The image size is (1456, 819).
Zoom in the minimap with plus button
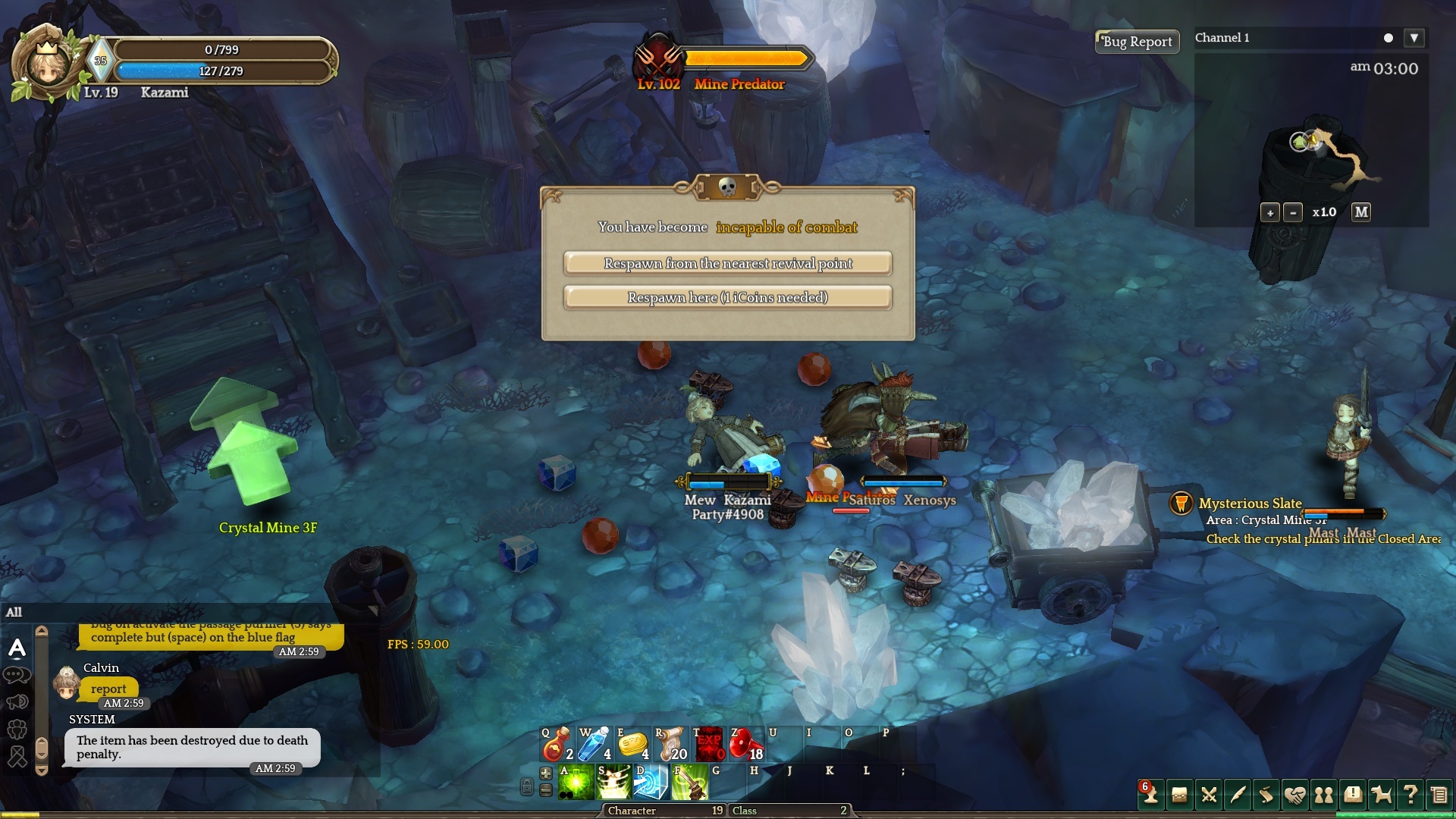1269,213
